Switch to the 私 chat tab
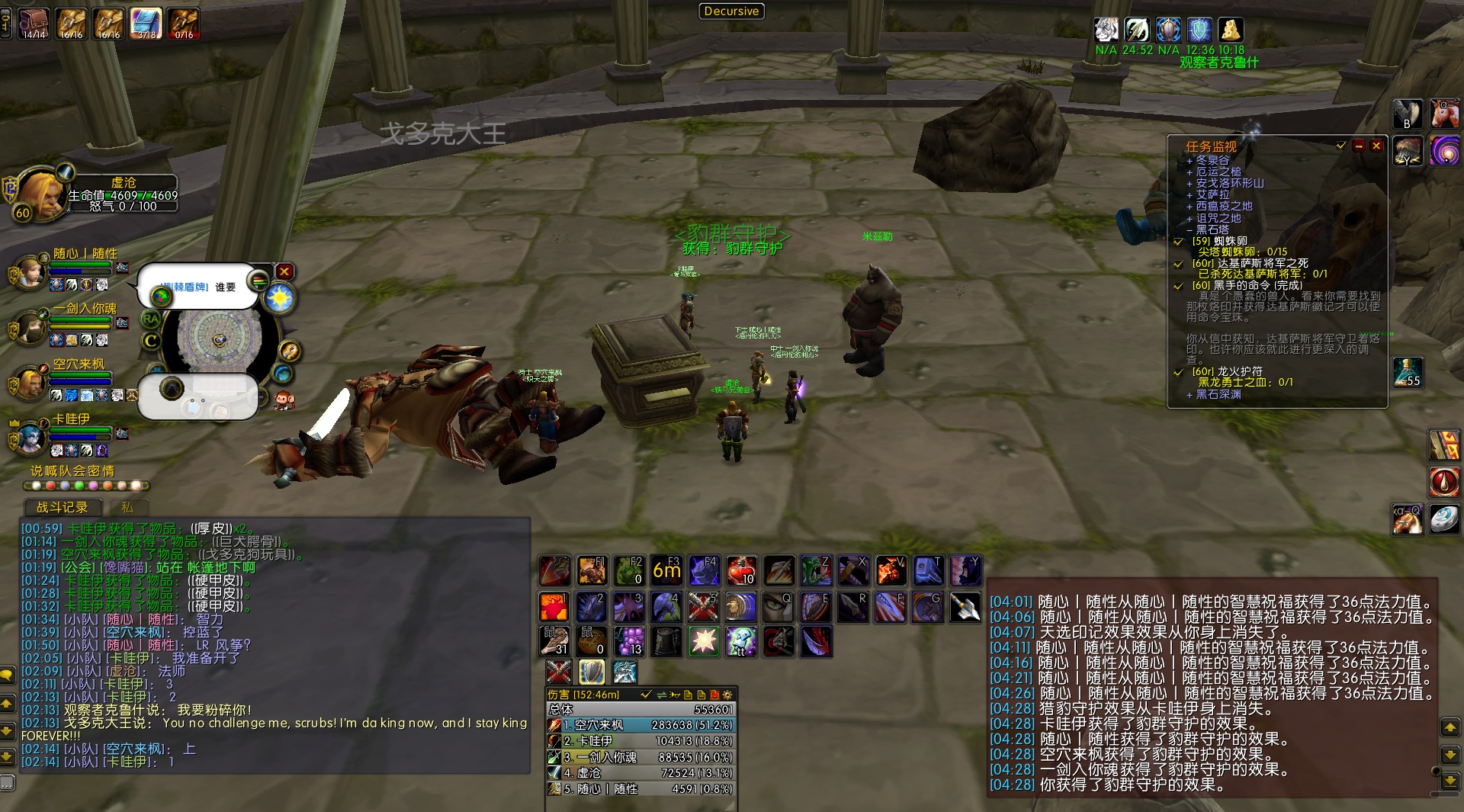The image size is (1464, 812). coord(128,508)
